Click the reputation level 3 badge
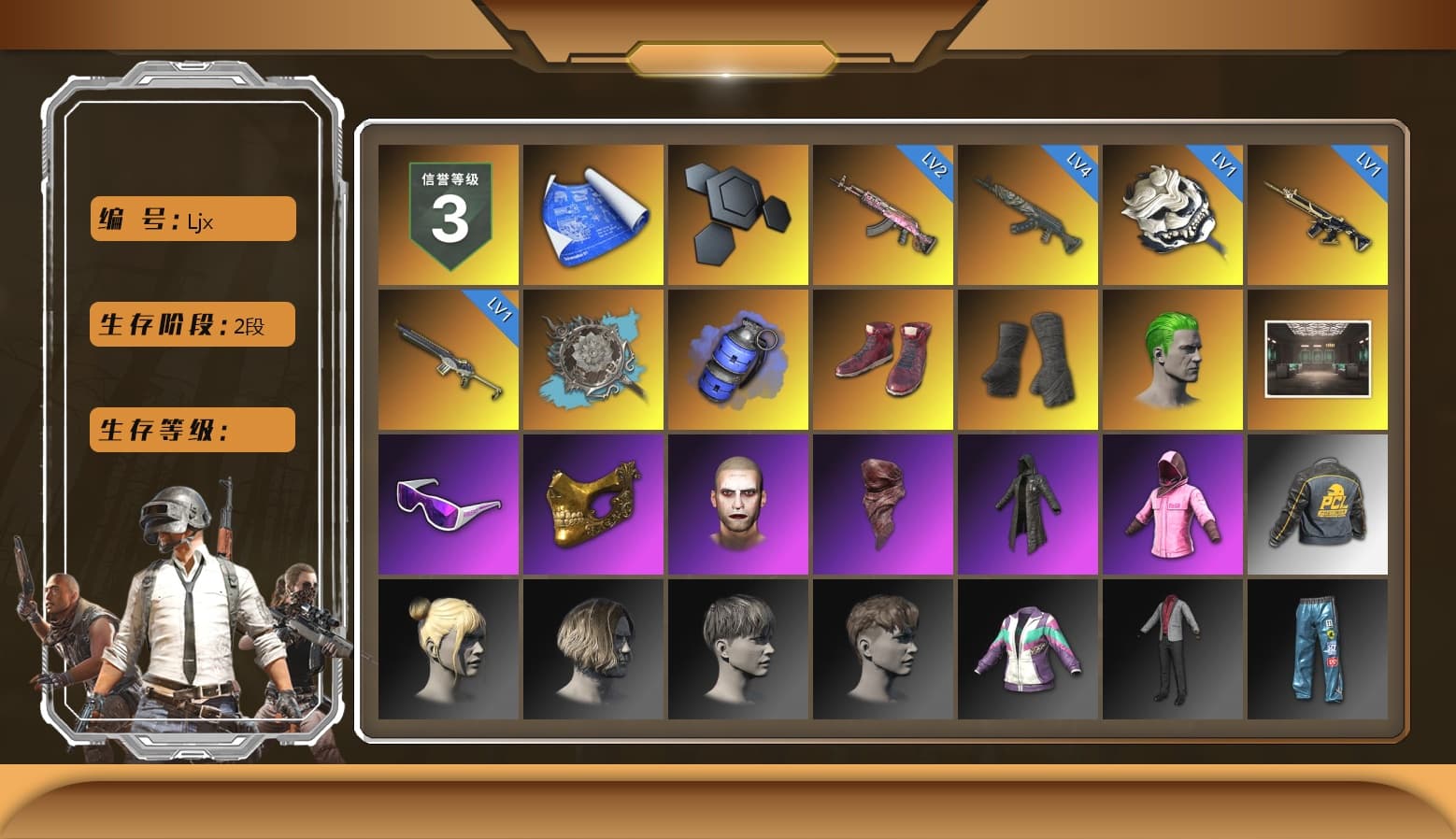The image size is (1456, 839). click(x=447, y=214)
